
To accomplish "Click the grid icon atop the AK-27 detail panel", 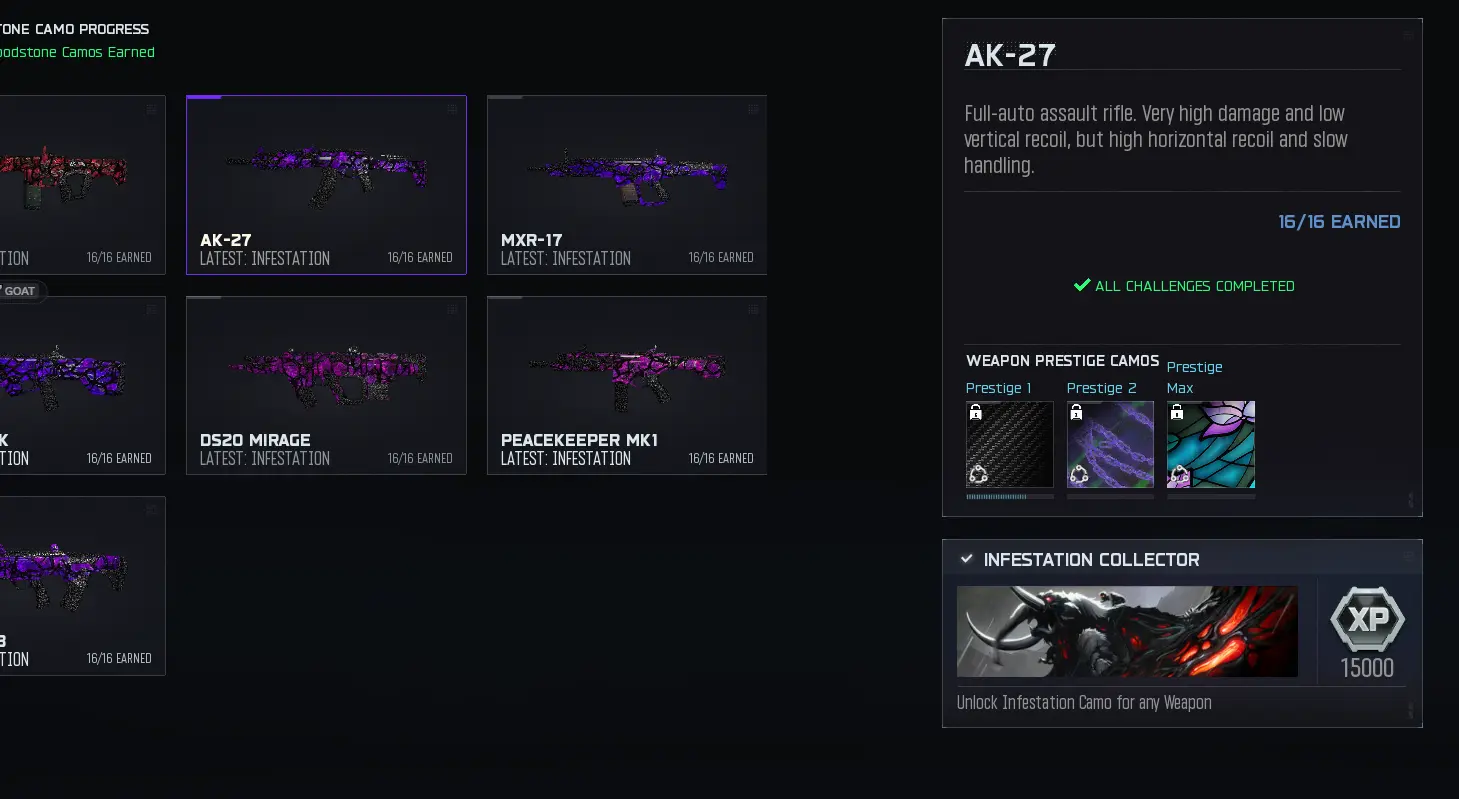I will click(1406, 33).
